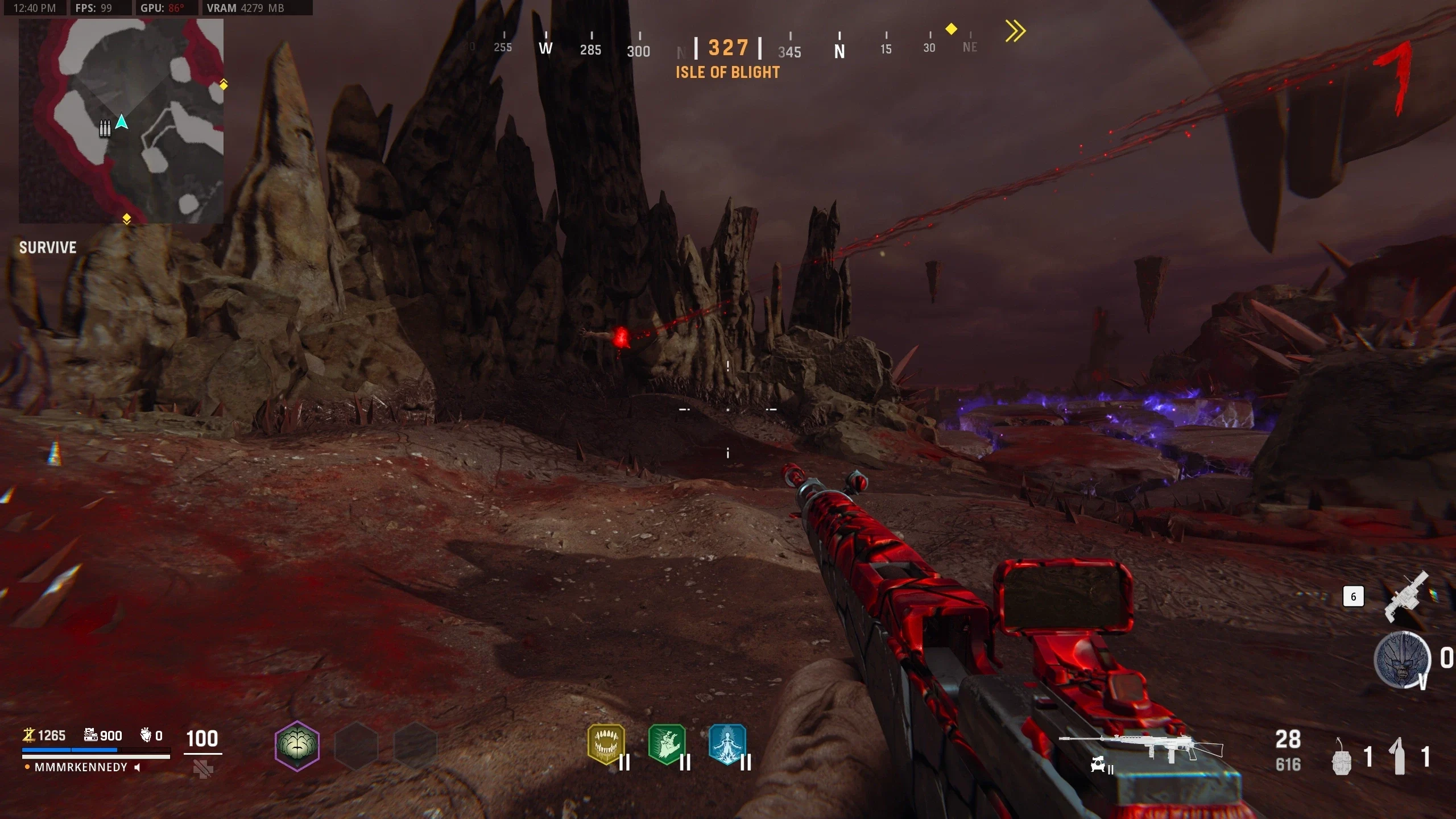1456x819 pixels.
Task: Toggle the speaker icon beside MMMRKENNEDY
Action: point(137,767)
